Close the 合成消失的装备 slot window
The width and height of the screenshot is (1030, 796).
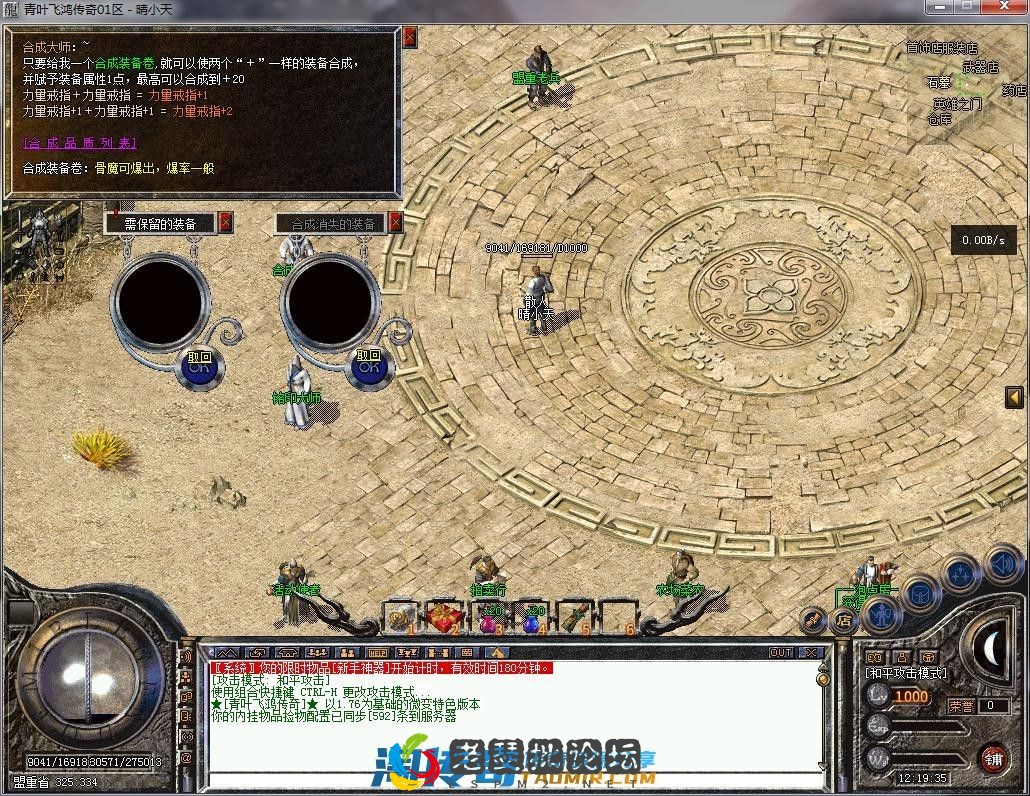395,222
